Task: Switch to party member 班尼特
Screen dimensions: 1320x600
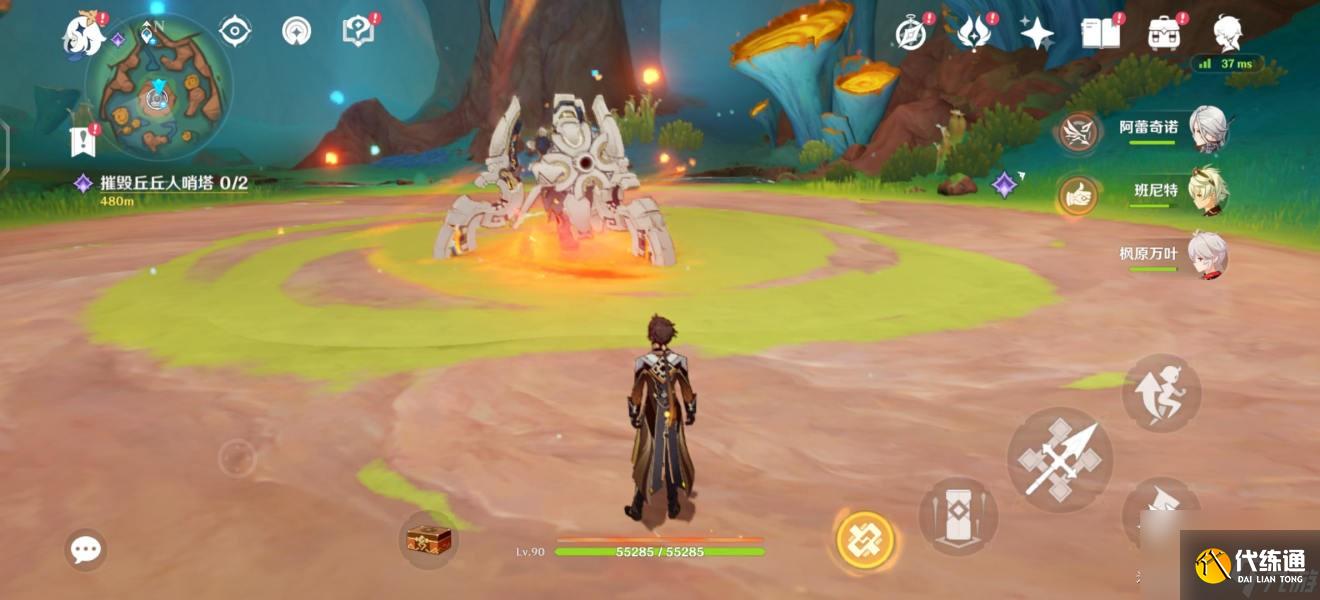Action: [1208, 191]
